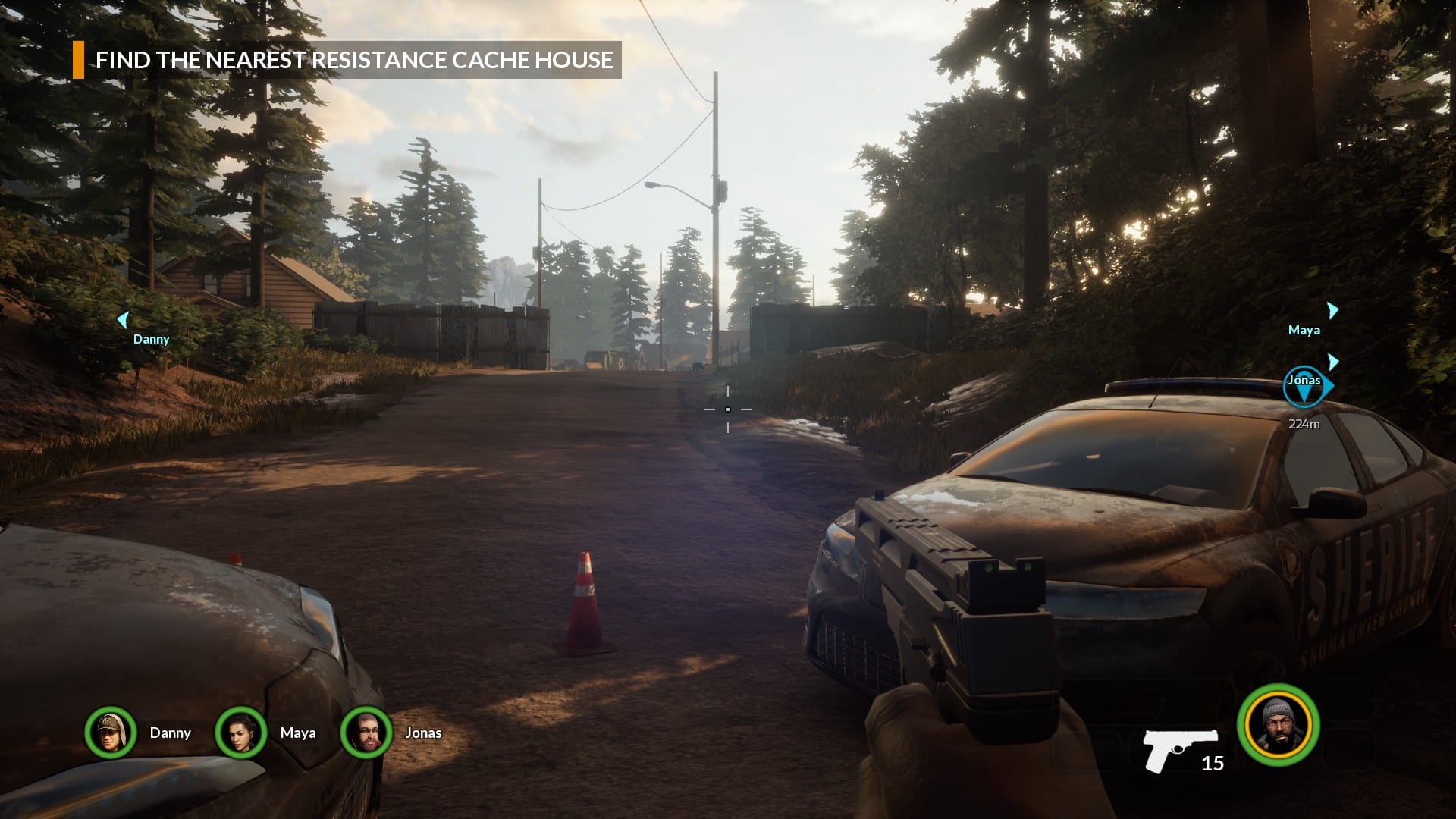This screenshot has width=1456, height=819.
Task: Choose Maya's squad portrait
Action: coord(241,733)
